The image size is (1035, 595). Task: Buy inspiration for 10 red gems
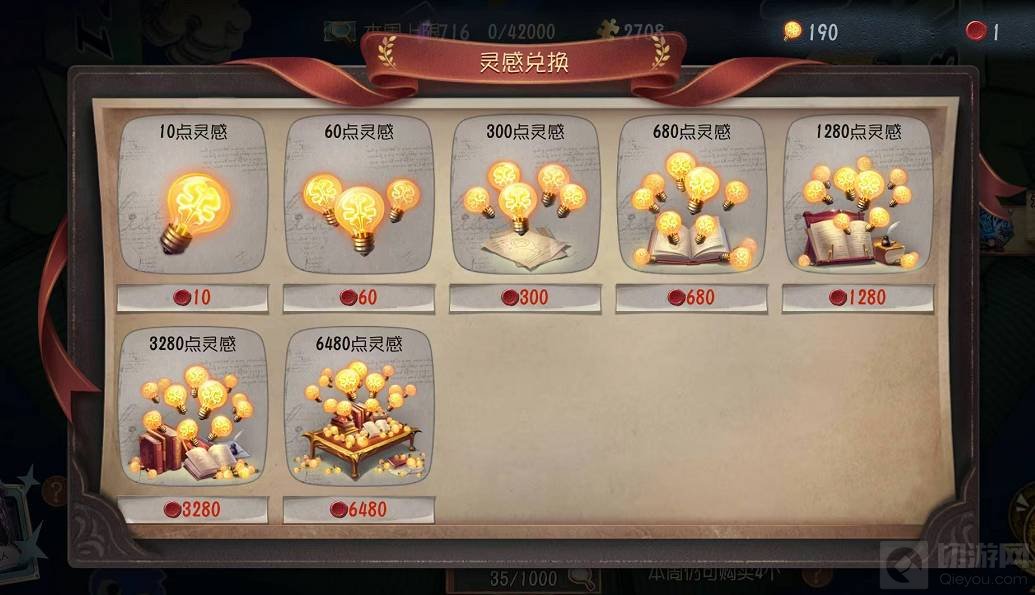coord(193,297)
